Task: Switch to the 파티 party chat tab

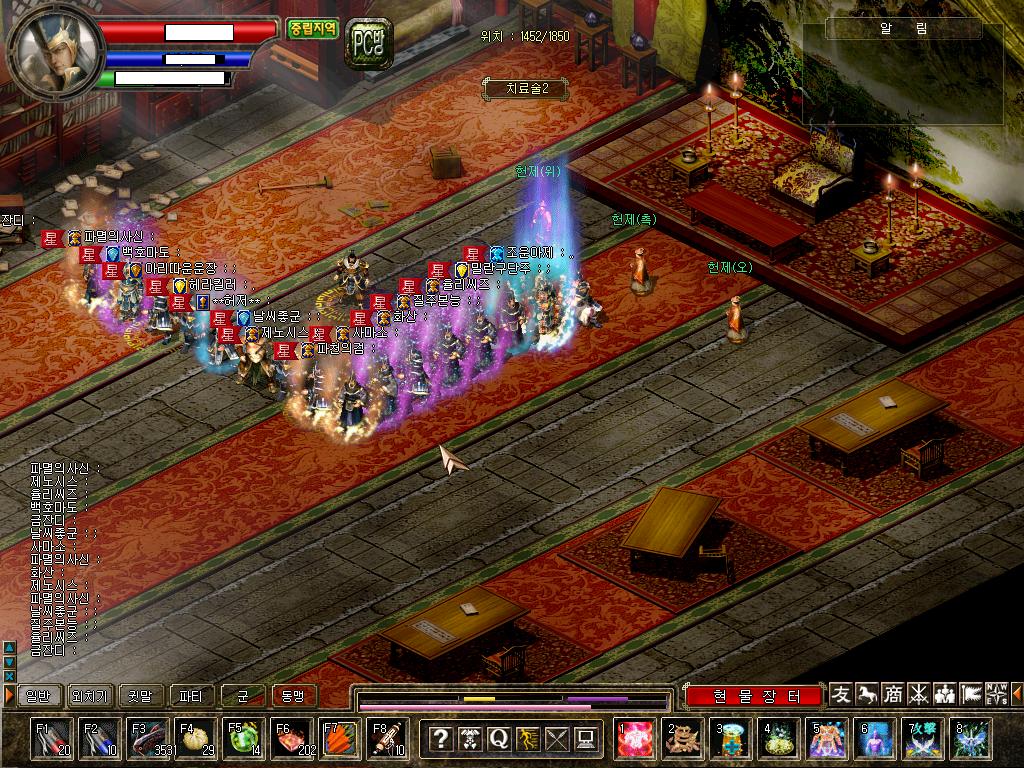Action: 191,695
